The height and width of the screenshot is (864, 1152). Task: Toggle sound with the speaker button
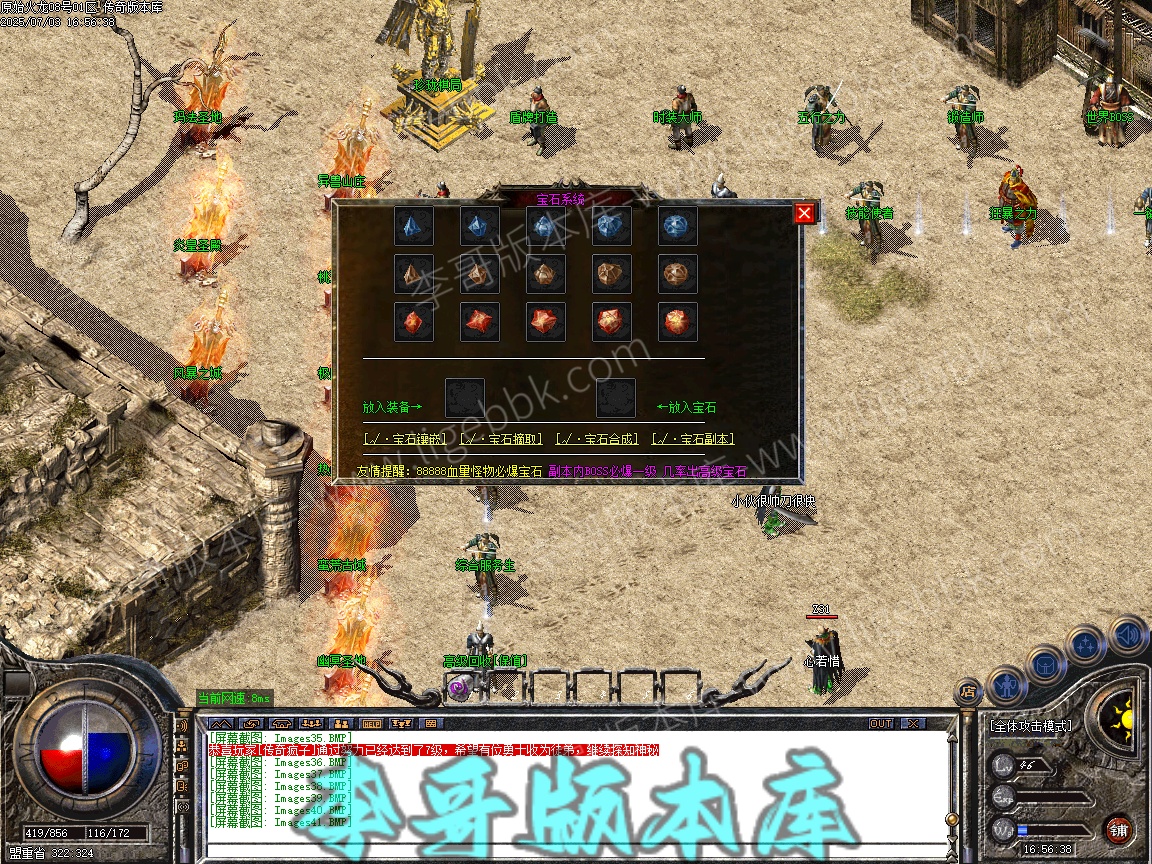point(1128,635)
